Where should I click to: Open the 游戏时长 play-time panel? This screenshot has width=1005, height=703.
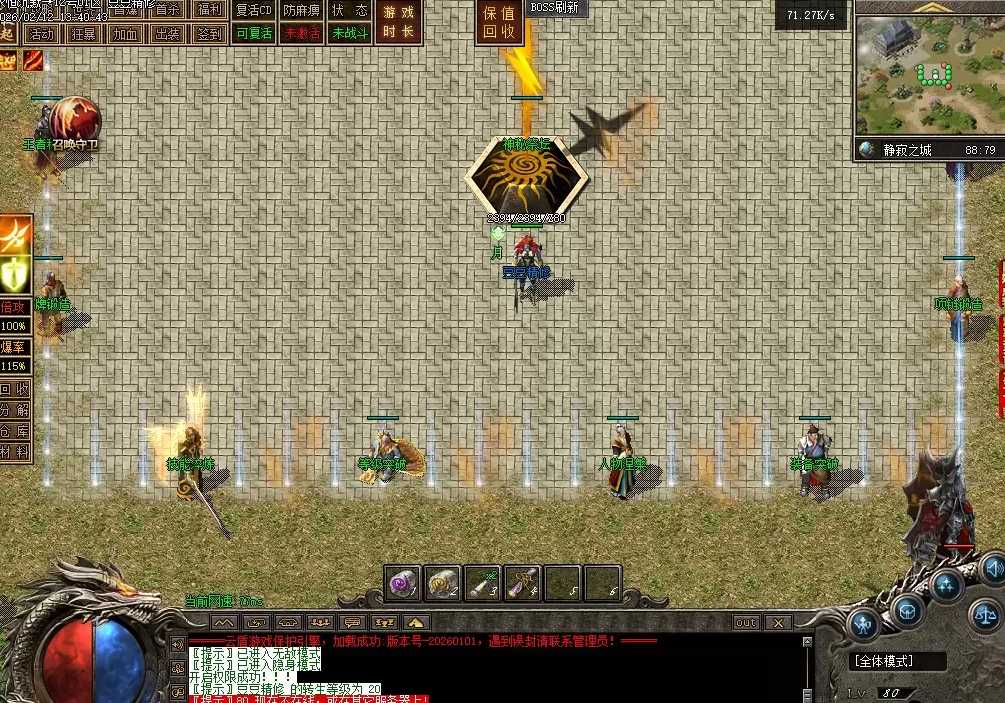click(399, 21)
